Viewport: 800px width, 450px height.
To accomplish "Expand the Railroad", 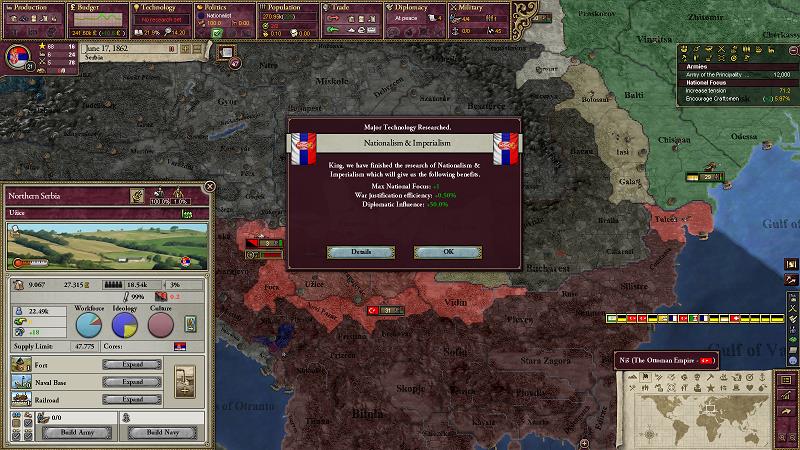I will 129,399.
